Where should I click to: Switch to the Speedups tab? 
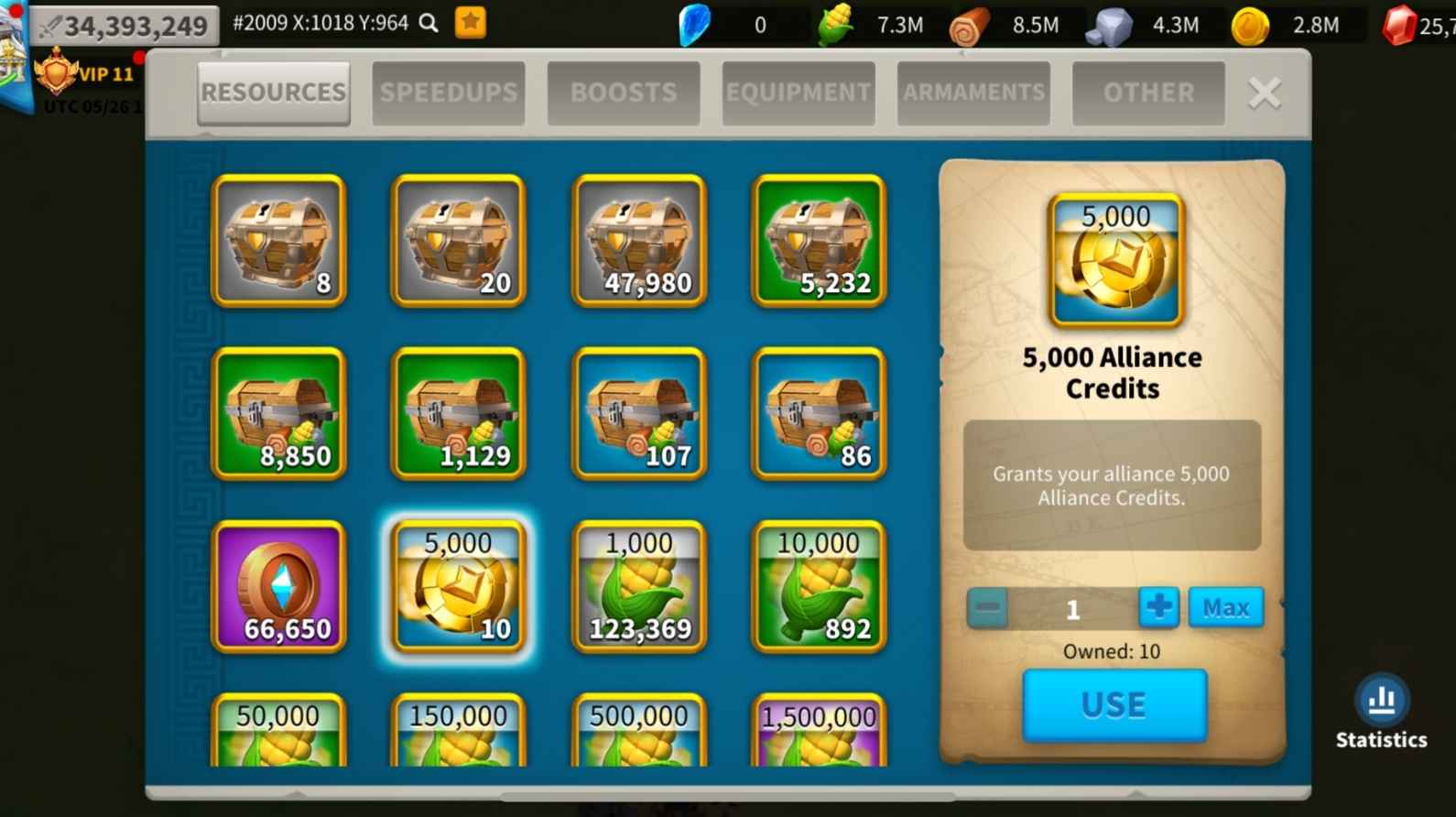click(x=448, y=93)
